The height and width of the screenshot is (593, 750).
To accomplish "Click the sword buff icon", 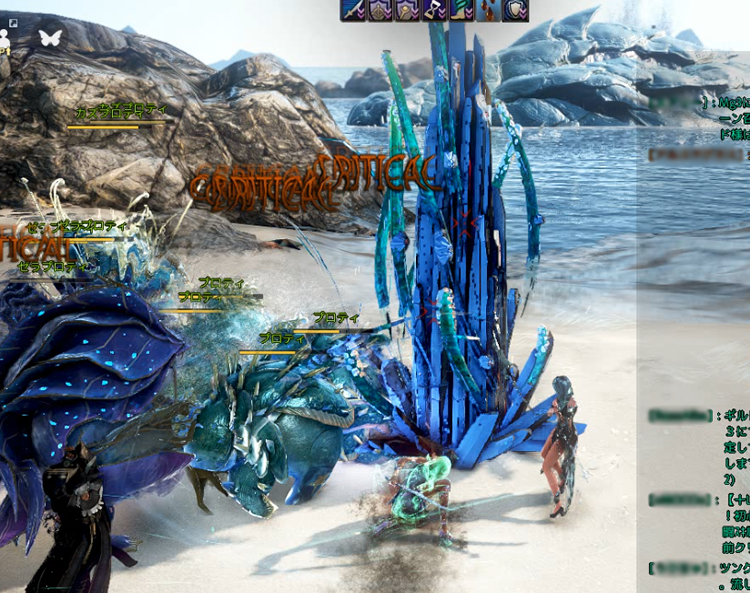I will click(x=354, y=10).
